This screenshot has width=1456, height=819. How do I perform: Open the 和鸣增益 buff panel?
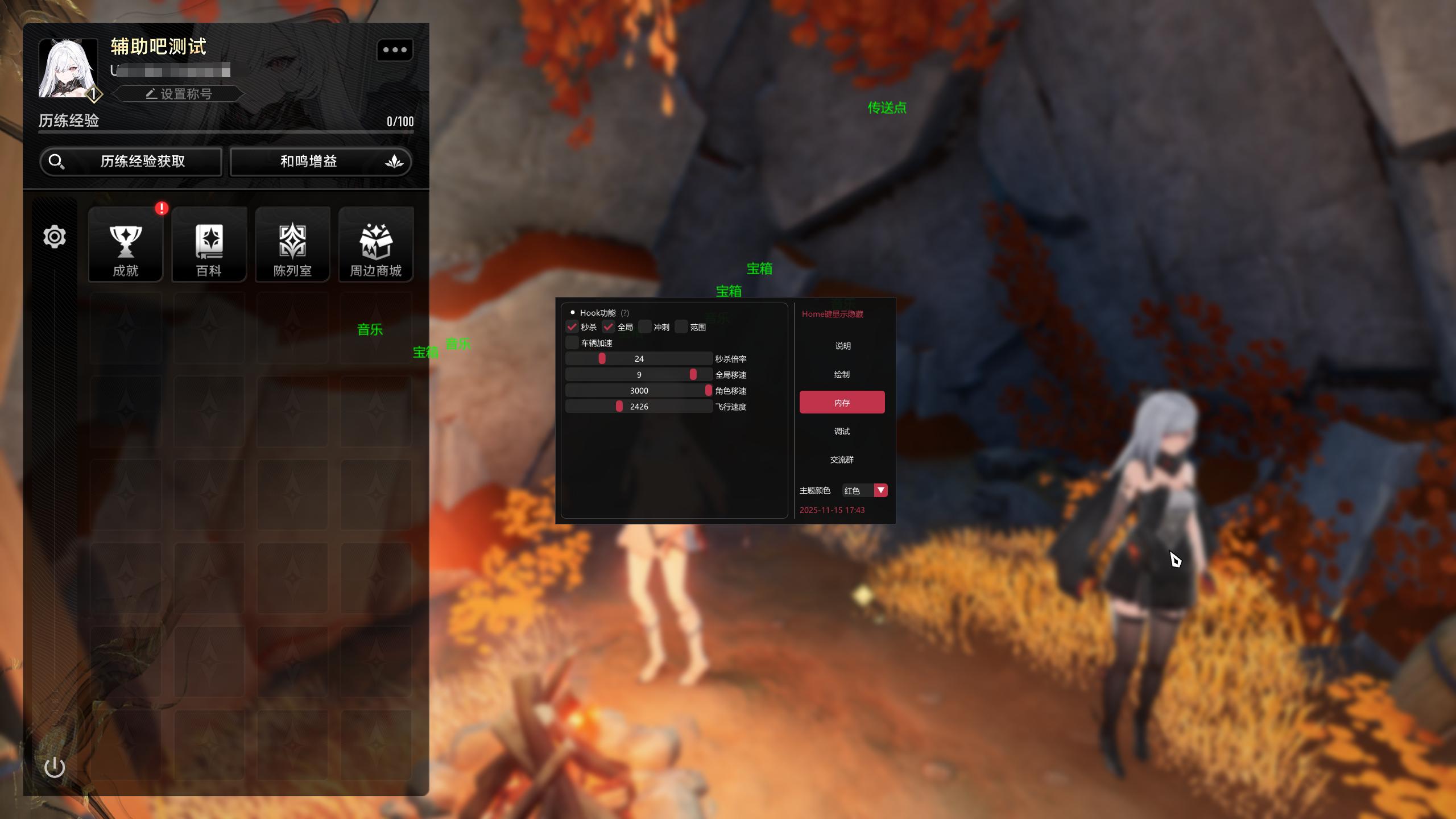[x=320, y=162]
